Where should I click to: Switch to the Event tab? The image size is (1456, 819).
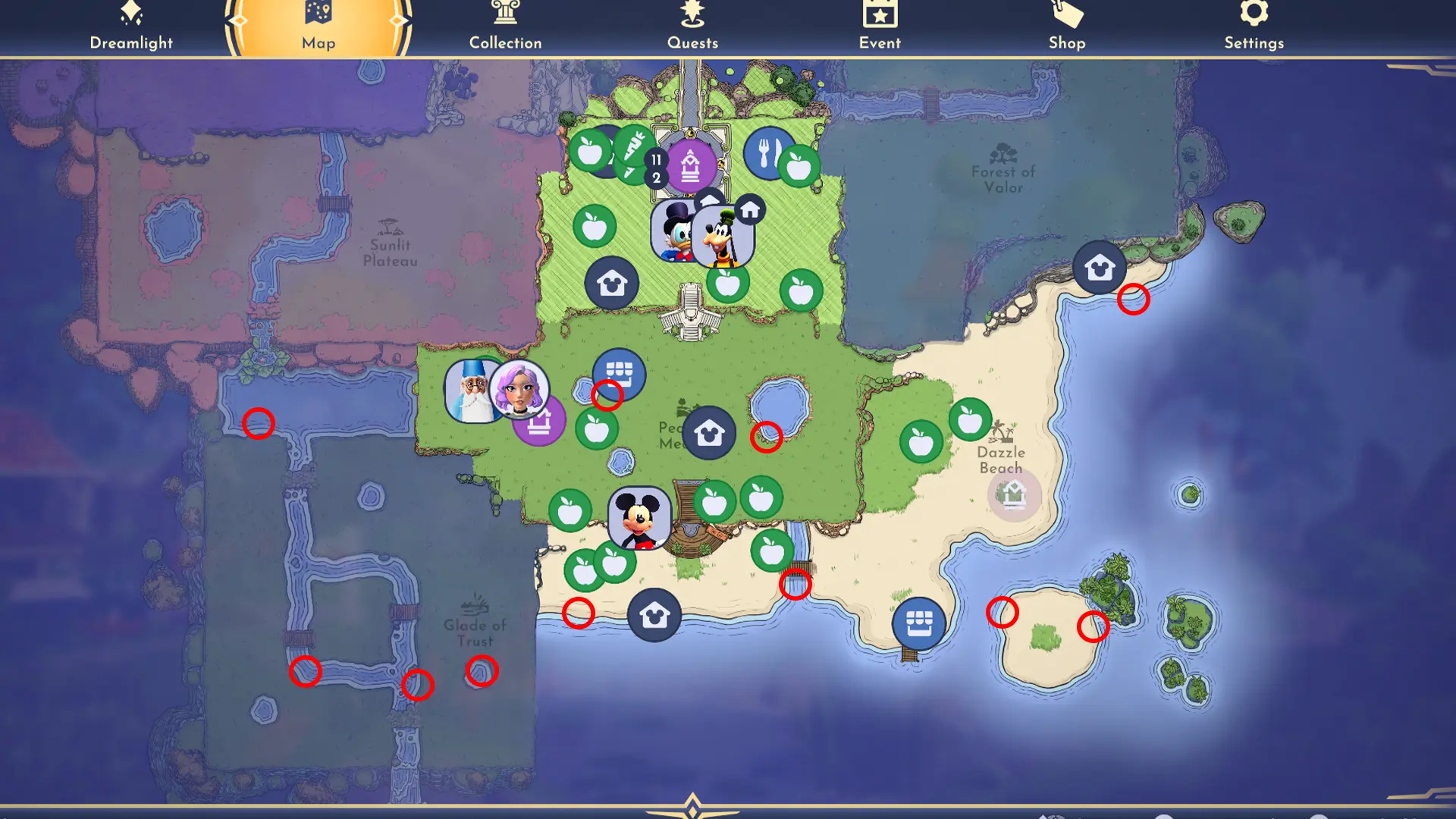(x=879, y=25)
